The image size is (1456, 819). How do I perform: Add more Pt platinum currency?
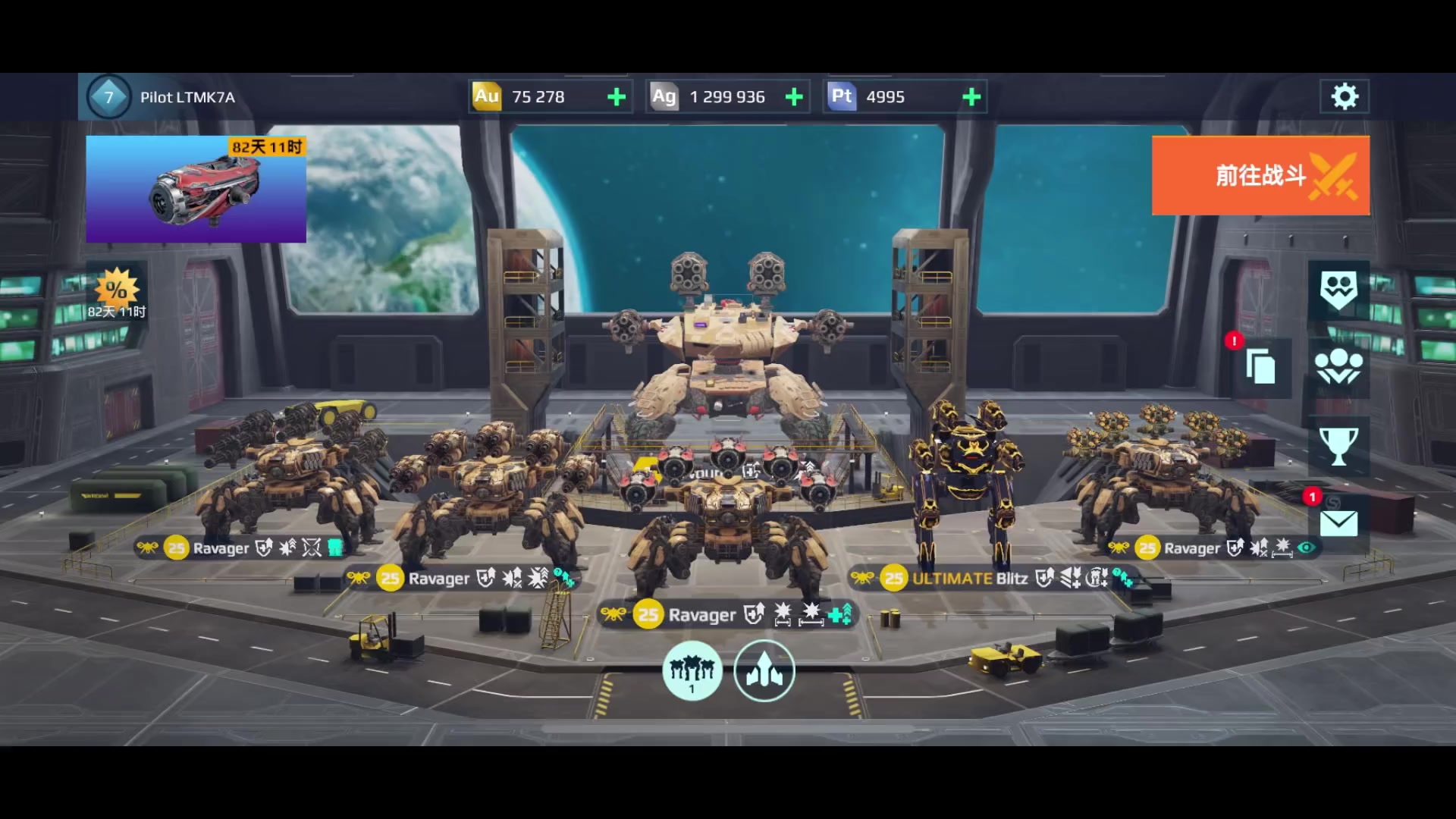click(x=971, y=97)
